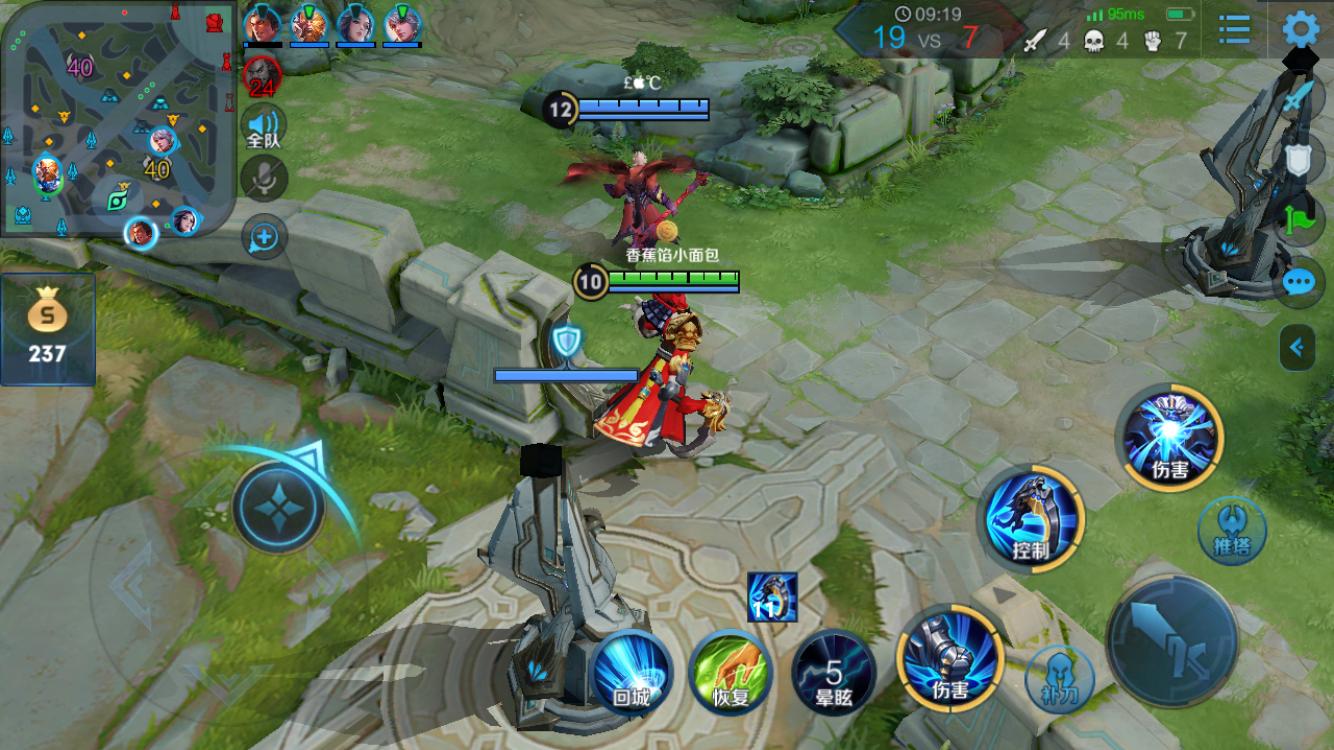
Task: Open the scoreboard list menu
Action: [x=1235, y=29]
